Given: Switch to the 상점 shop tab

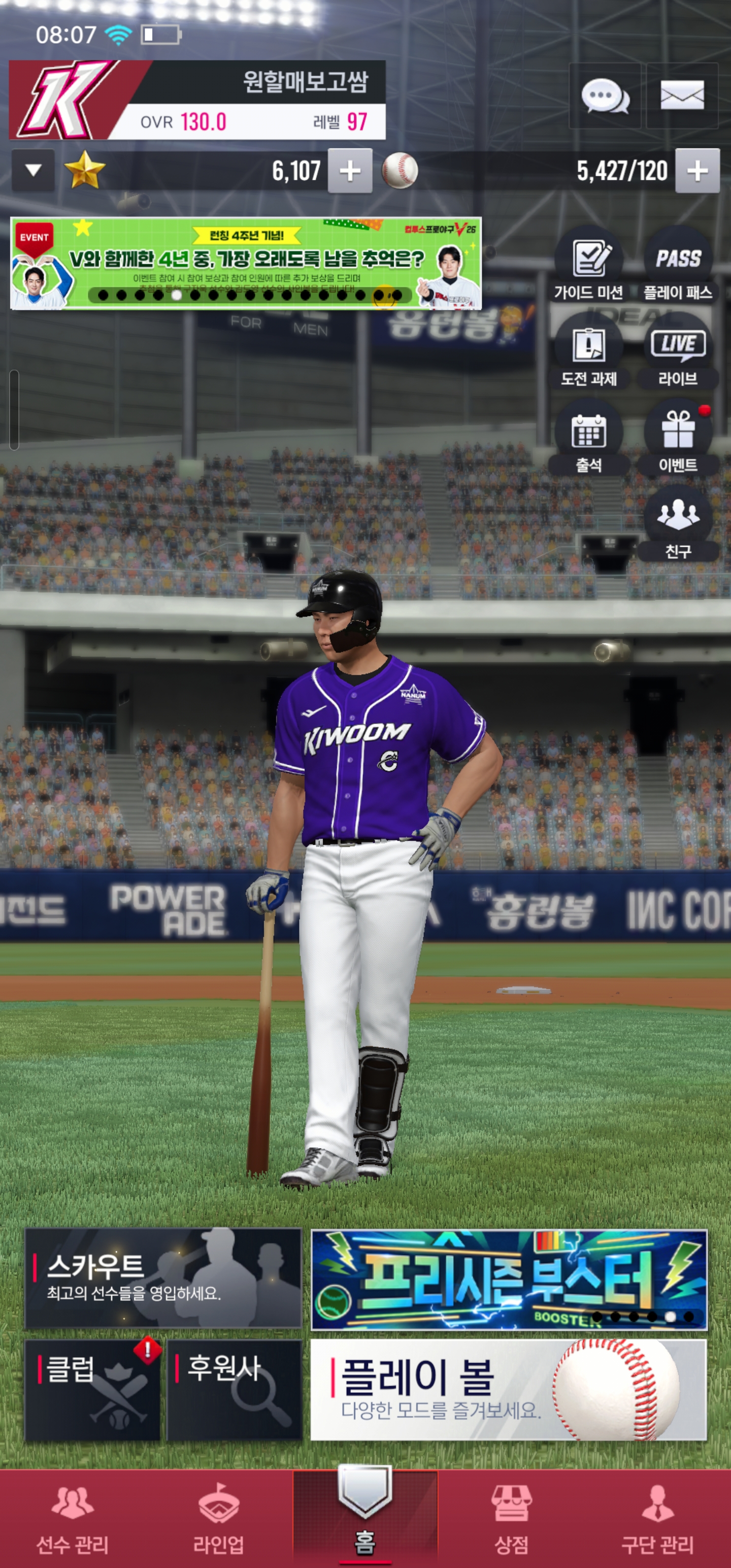Looking at the screenshot, I should [511, 1519].
